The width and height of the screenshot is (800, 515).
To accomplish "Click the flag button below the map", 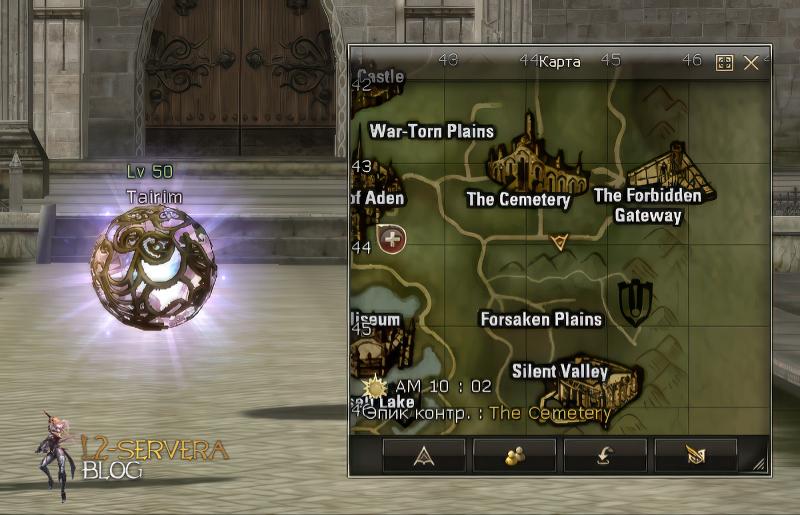I will point(696,455).
